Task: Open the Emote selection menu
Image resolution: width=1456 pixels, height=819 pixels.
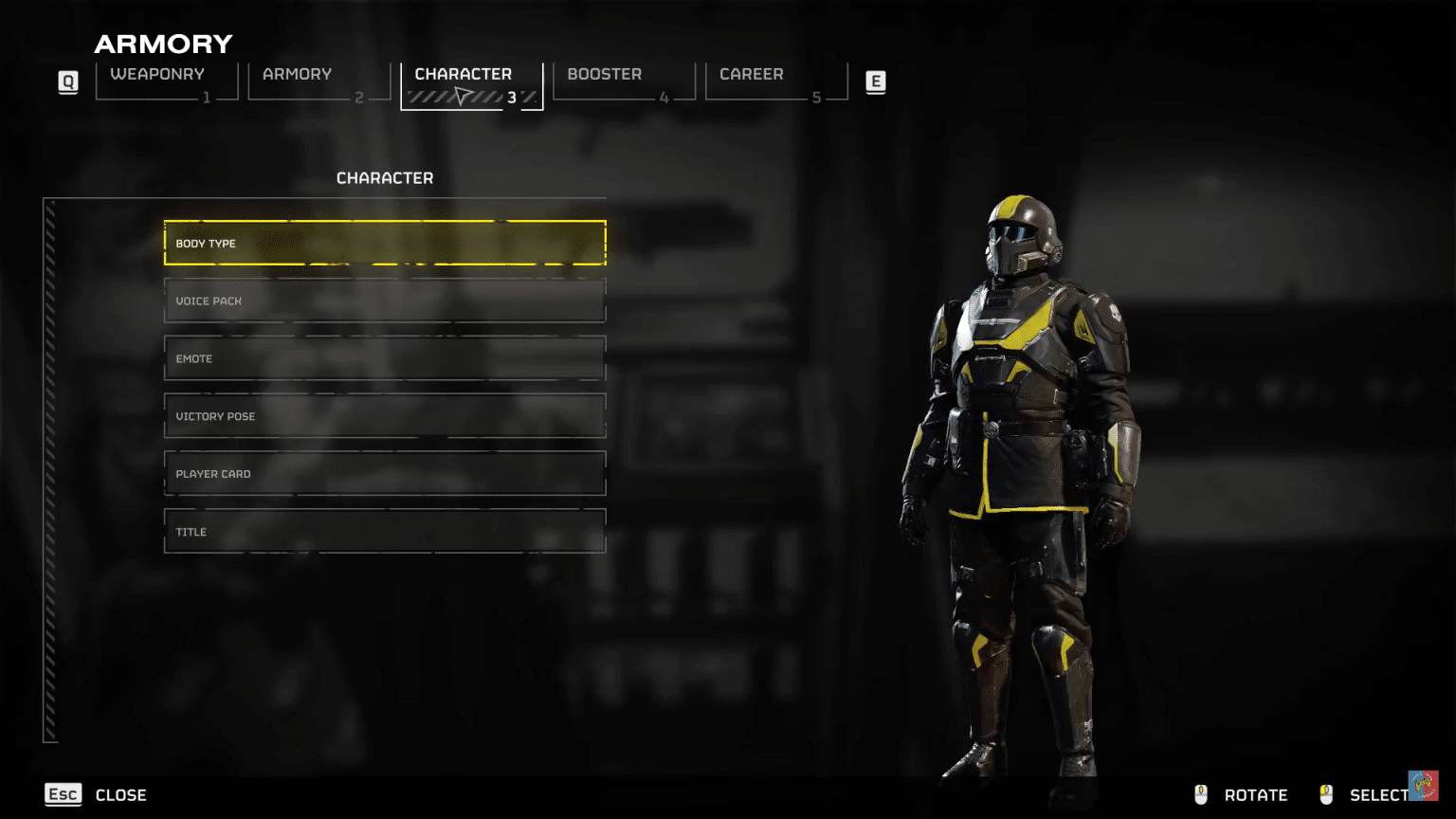Action: (385, 358)
